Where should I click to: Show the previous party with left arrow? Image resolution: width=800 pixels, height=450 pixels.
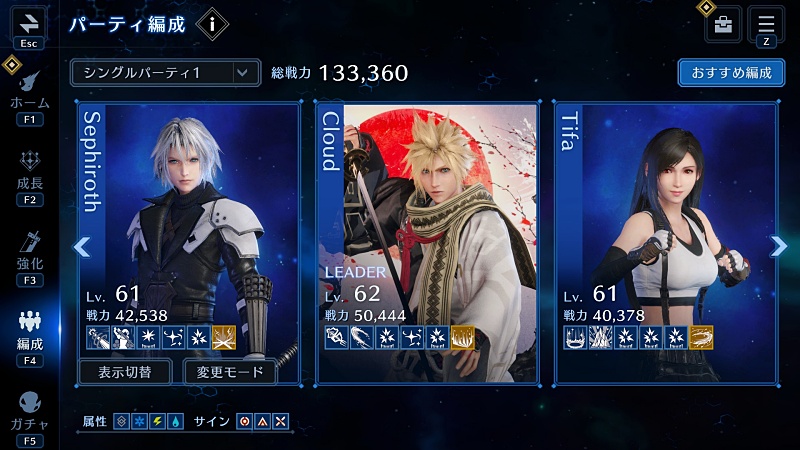[x=82, y=246]
